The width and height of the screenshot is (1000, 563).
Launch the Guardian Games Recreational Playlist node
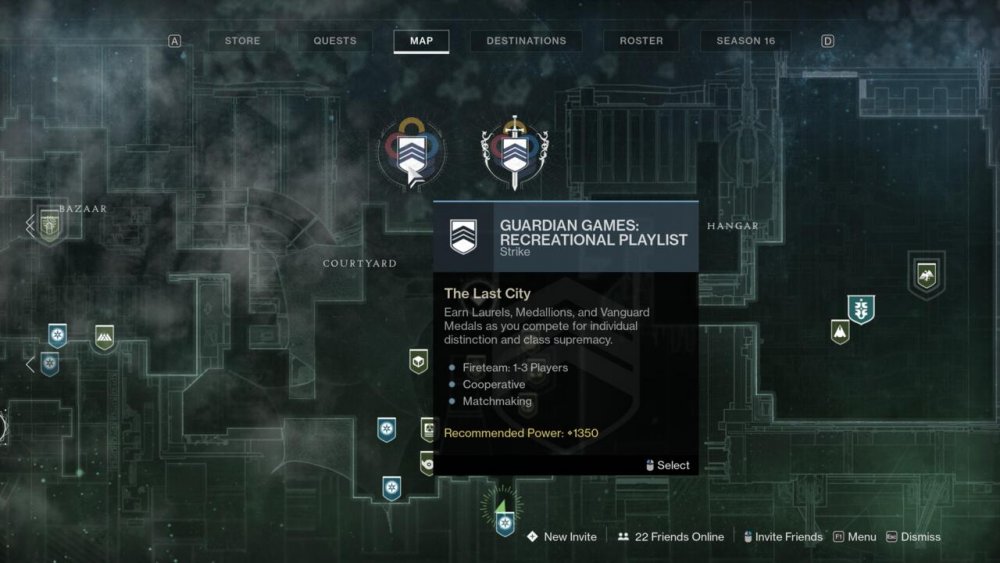pos(411,153)
